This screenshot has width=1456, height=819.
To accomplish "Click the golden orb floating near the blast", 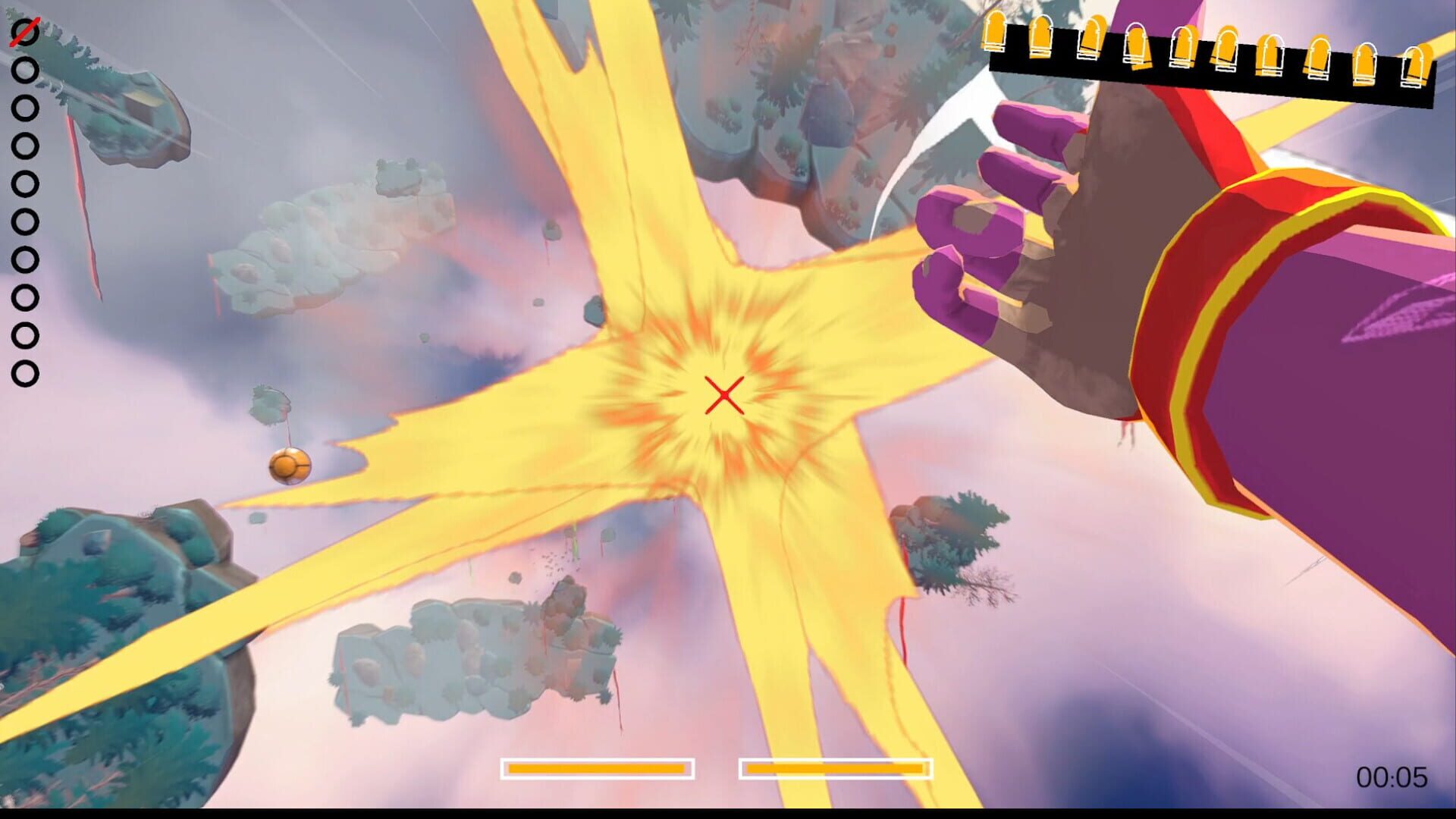I will pos(290,466).
